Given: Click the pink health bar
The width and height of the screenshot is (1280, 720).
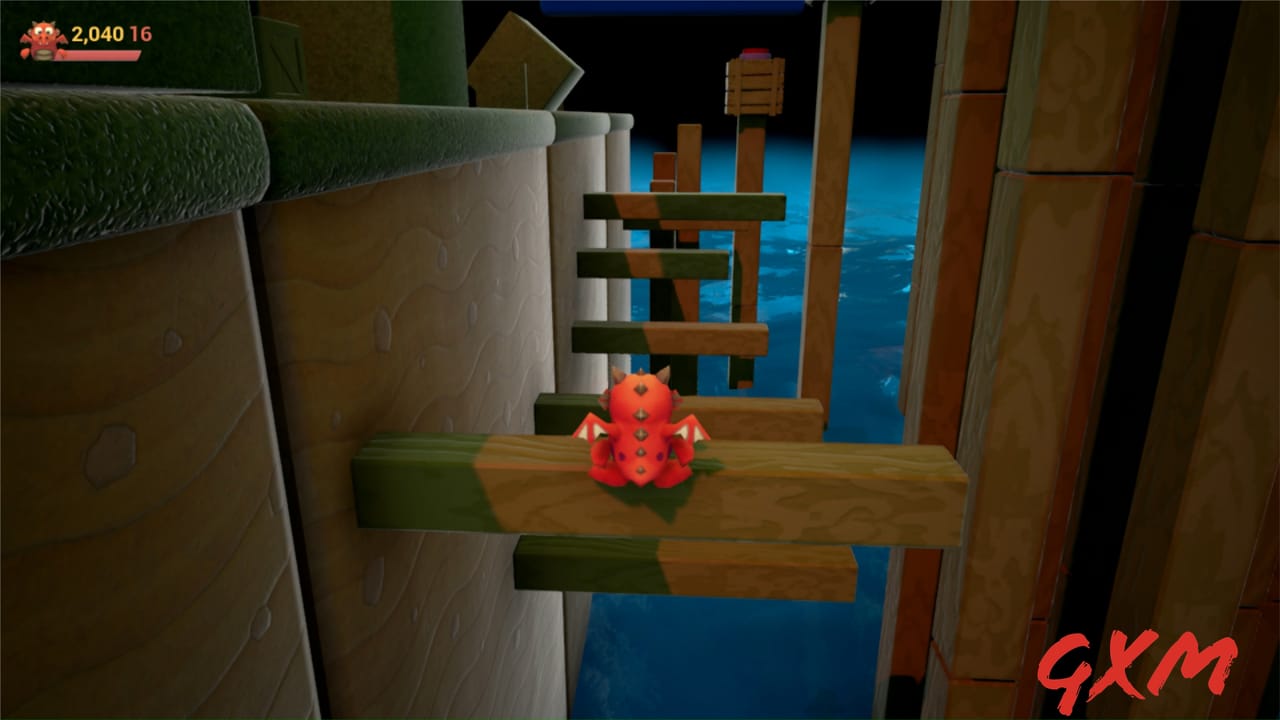Looking at the screenshot, I should coord(95,55).
